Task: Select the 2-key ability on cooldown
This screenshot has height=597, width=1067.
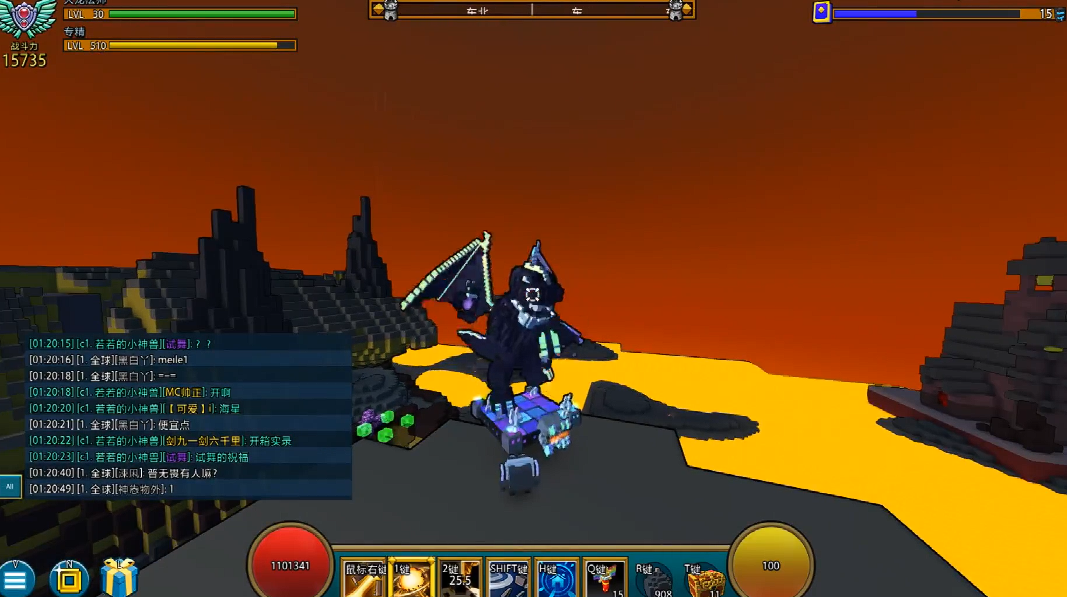Action: point(459,579)
